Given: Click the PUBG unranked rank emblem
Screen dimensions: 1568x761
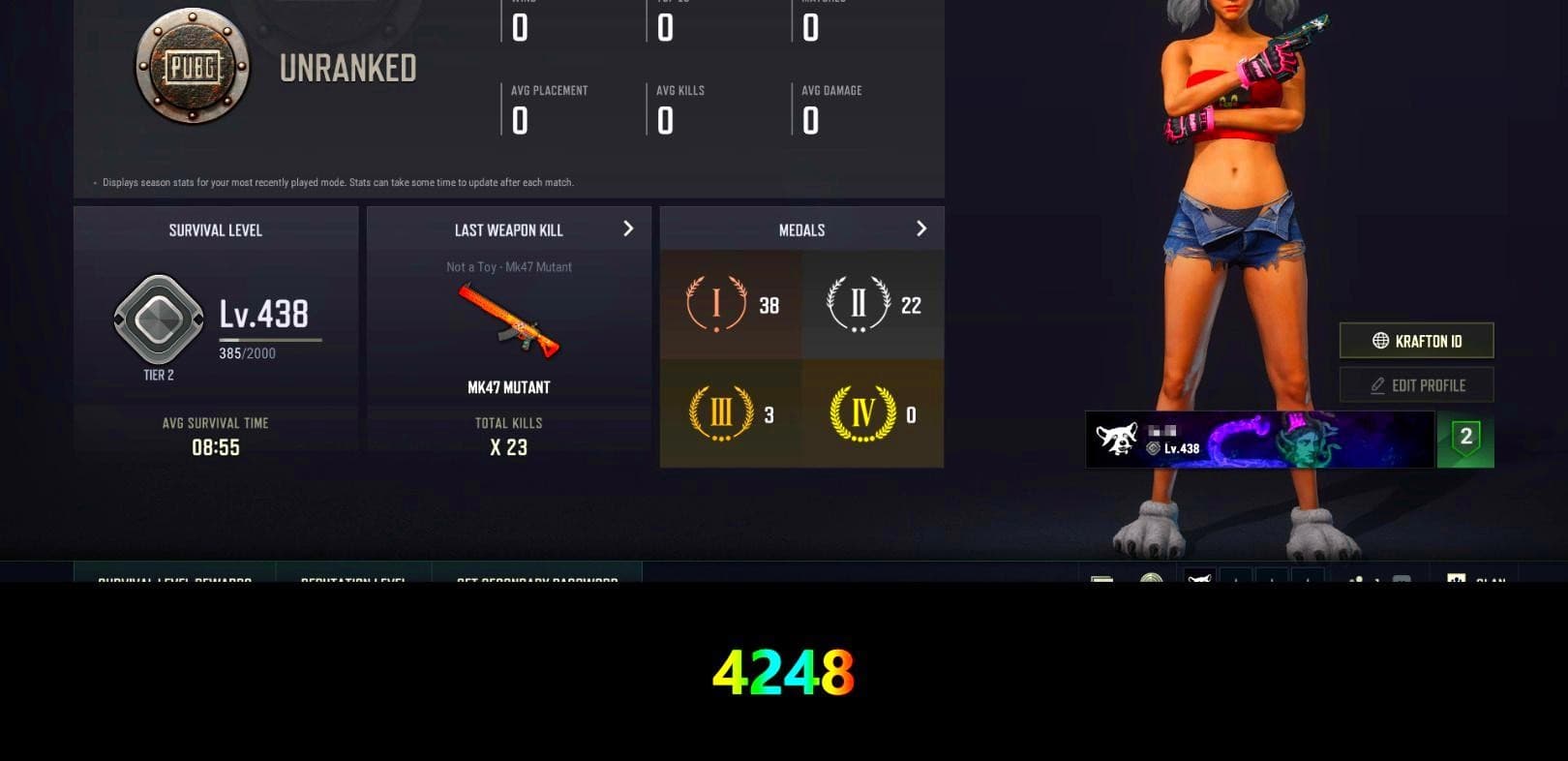Looking at the screenshot, I should pyautogui.click(x=190, y=66).
